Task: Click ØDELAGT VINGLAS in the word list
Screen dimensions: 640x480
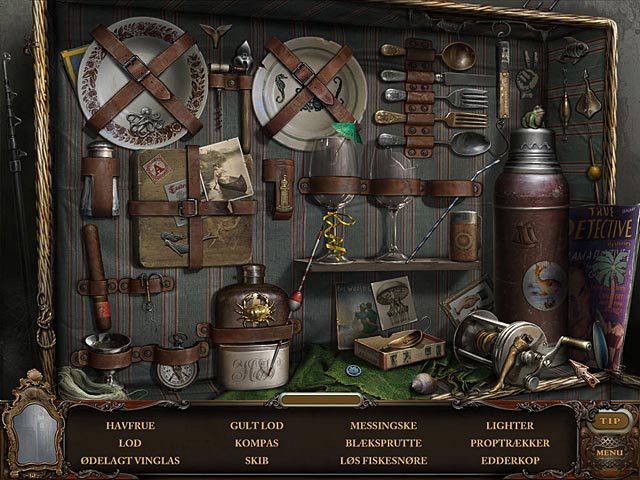Action: pyautogui.click(x=129, y=460)
